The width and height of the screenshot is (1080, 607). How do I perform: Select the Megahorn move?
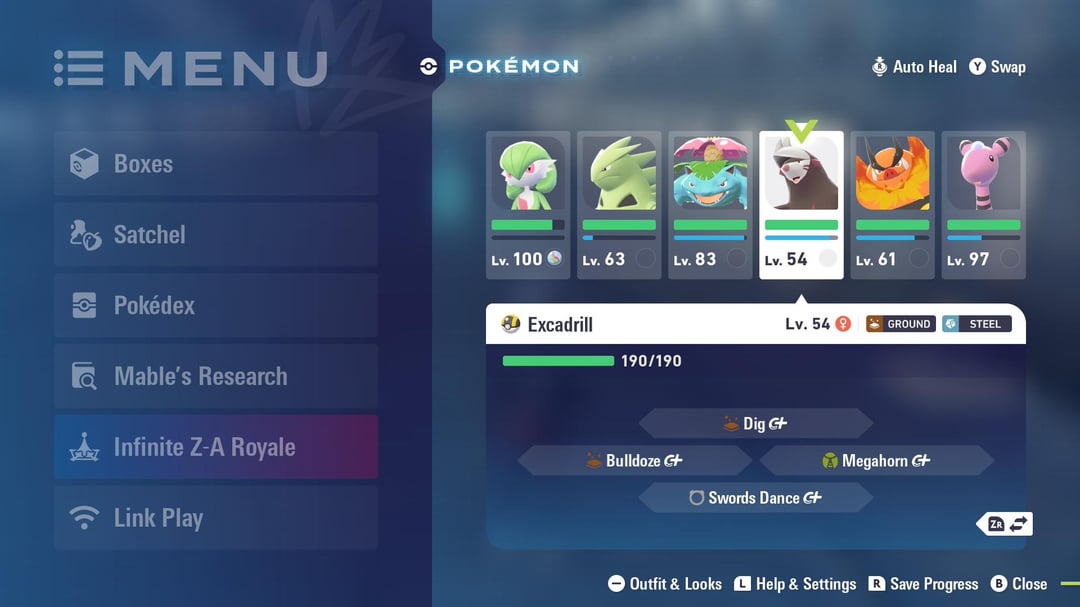(x=877, y=461)
